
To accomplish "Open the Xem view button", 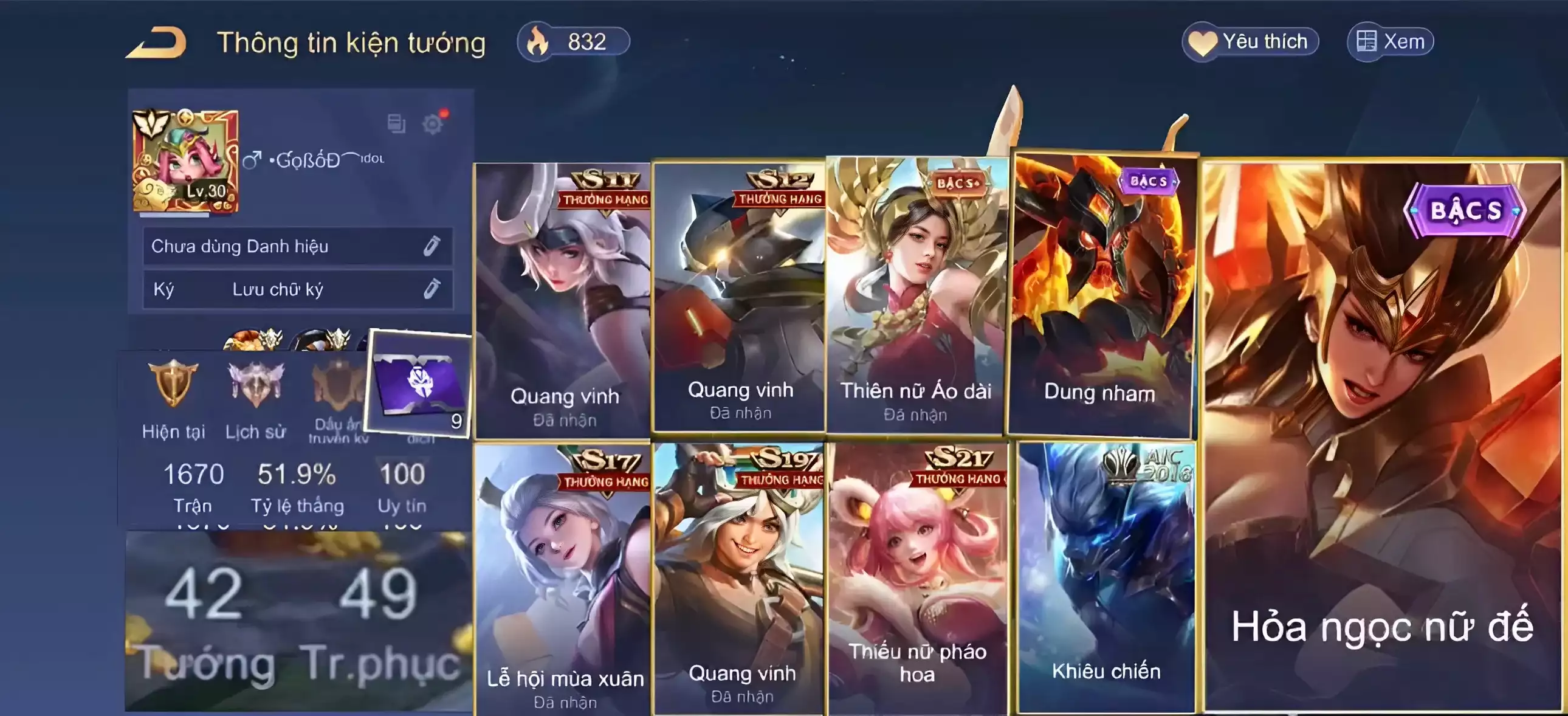I will click(1391, 42).
